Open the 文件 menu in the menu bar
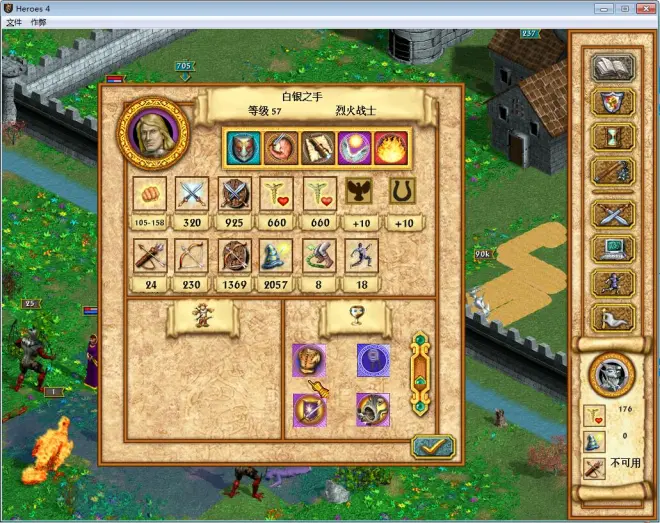The width and height of the screenshot is (660, 523). [x=13, y=21]
